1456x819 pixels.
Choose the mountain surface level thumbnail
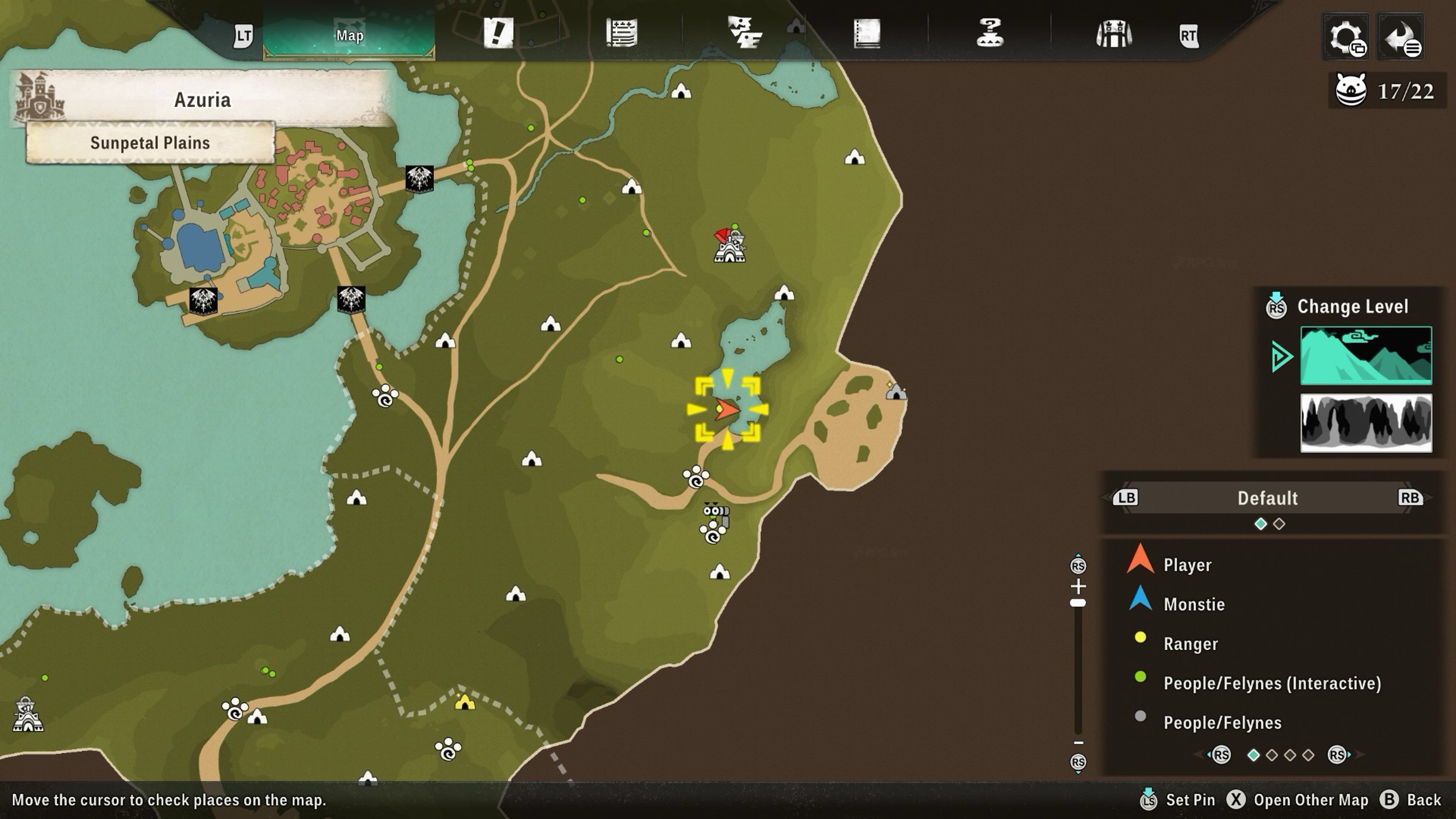[x=1366, y=355]
